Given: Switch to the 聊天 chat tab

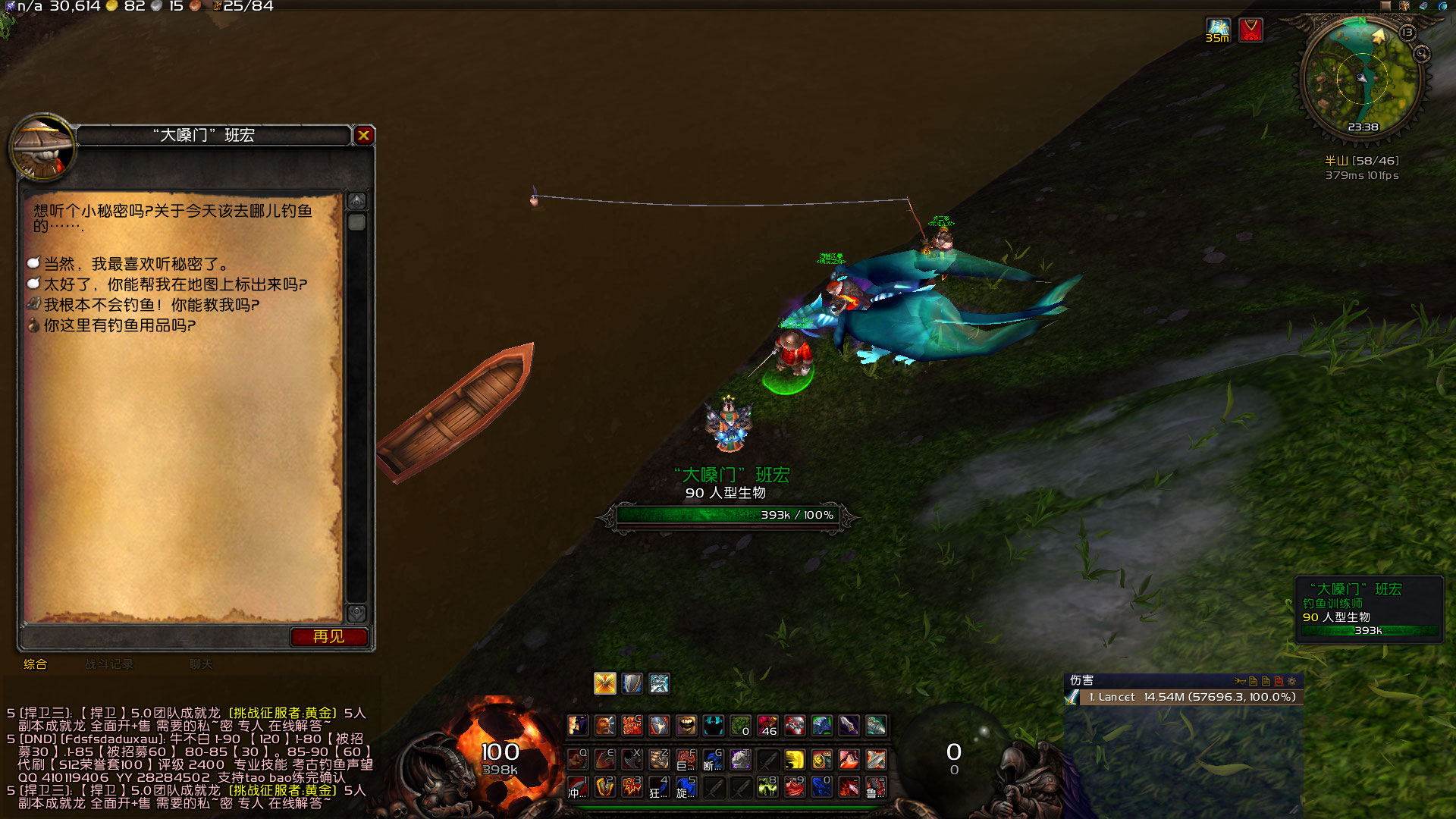Looking at the screenshot, I should click(201, 664).
